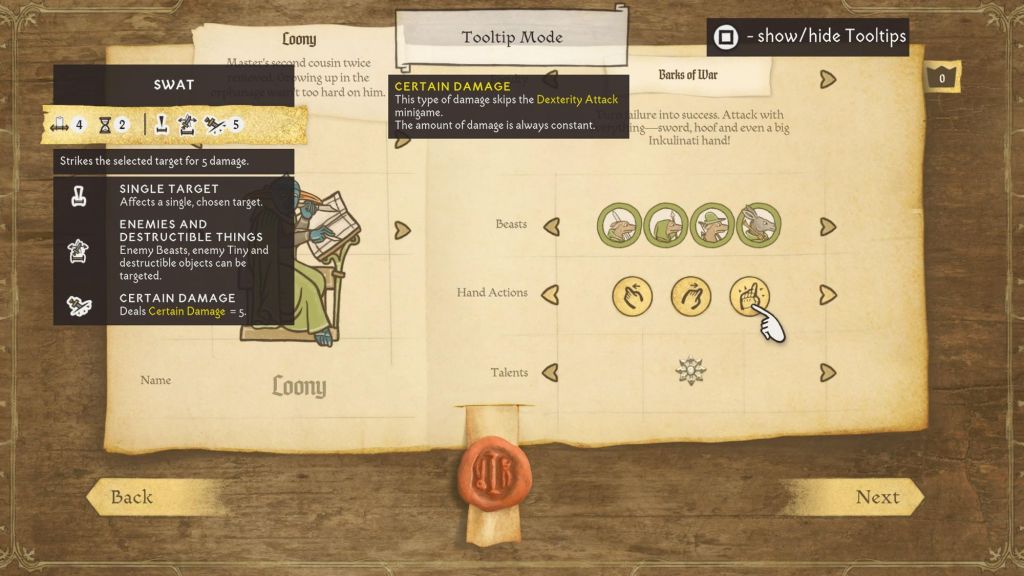The width and height of the screenshot is (1024, 576).
Task: Select the previous Hand Actions set
Action: click(x=550, y=294)
